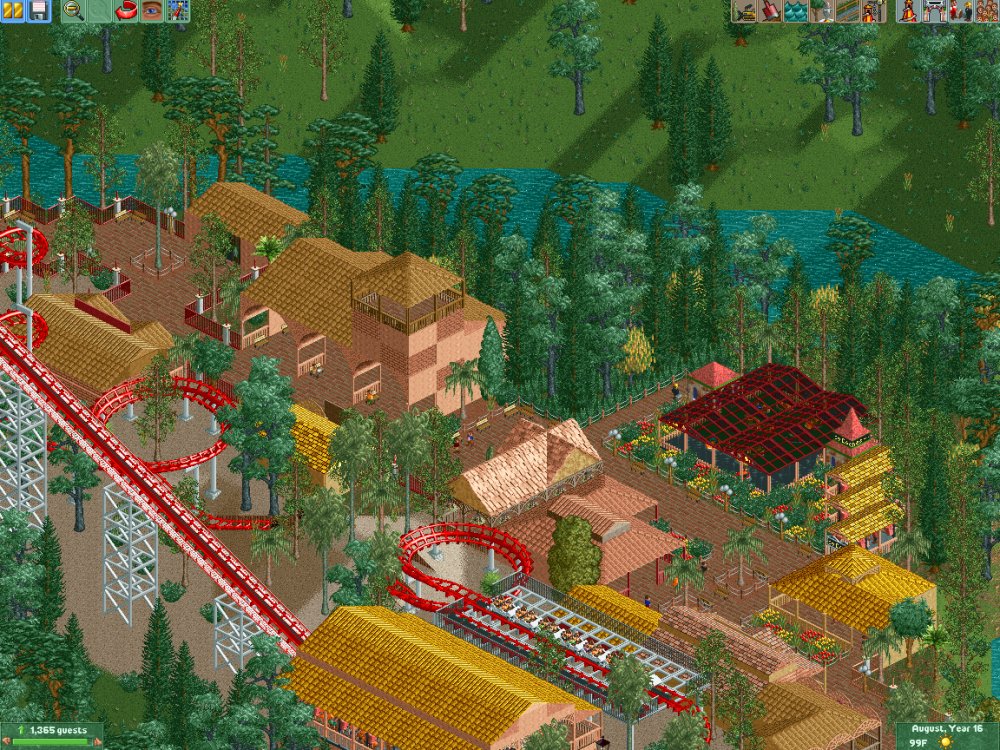
Task: Open the floppy disk save menu
Action: 38,11
